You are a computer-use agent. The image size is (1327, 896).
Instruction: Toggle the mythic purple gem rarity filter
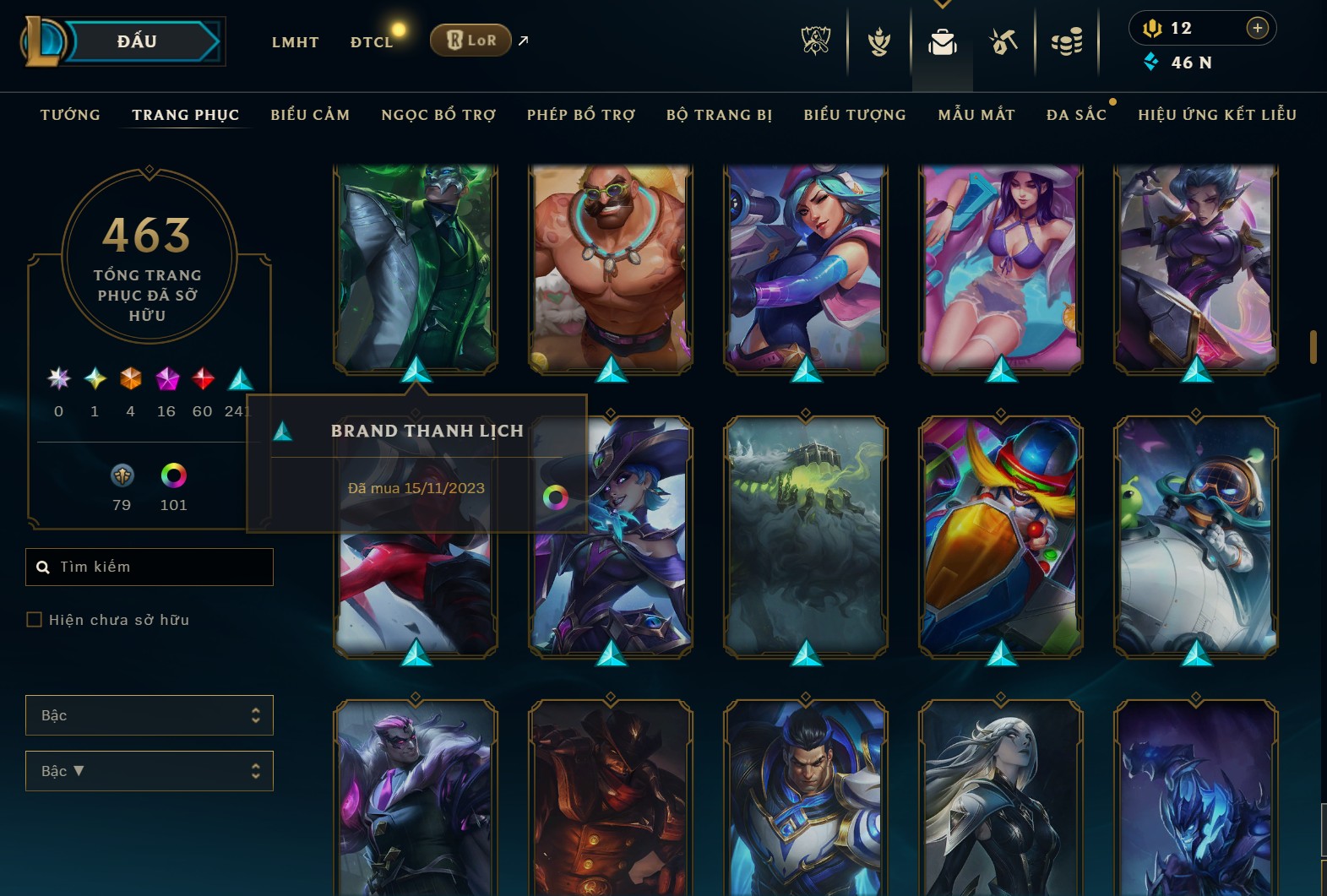[166, 378]
